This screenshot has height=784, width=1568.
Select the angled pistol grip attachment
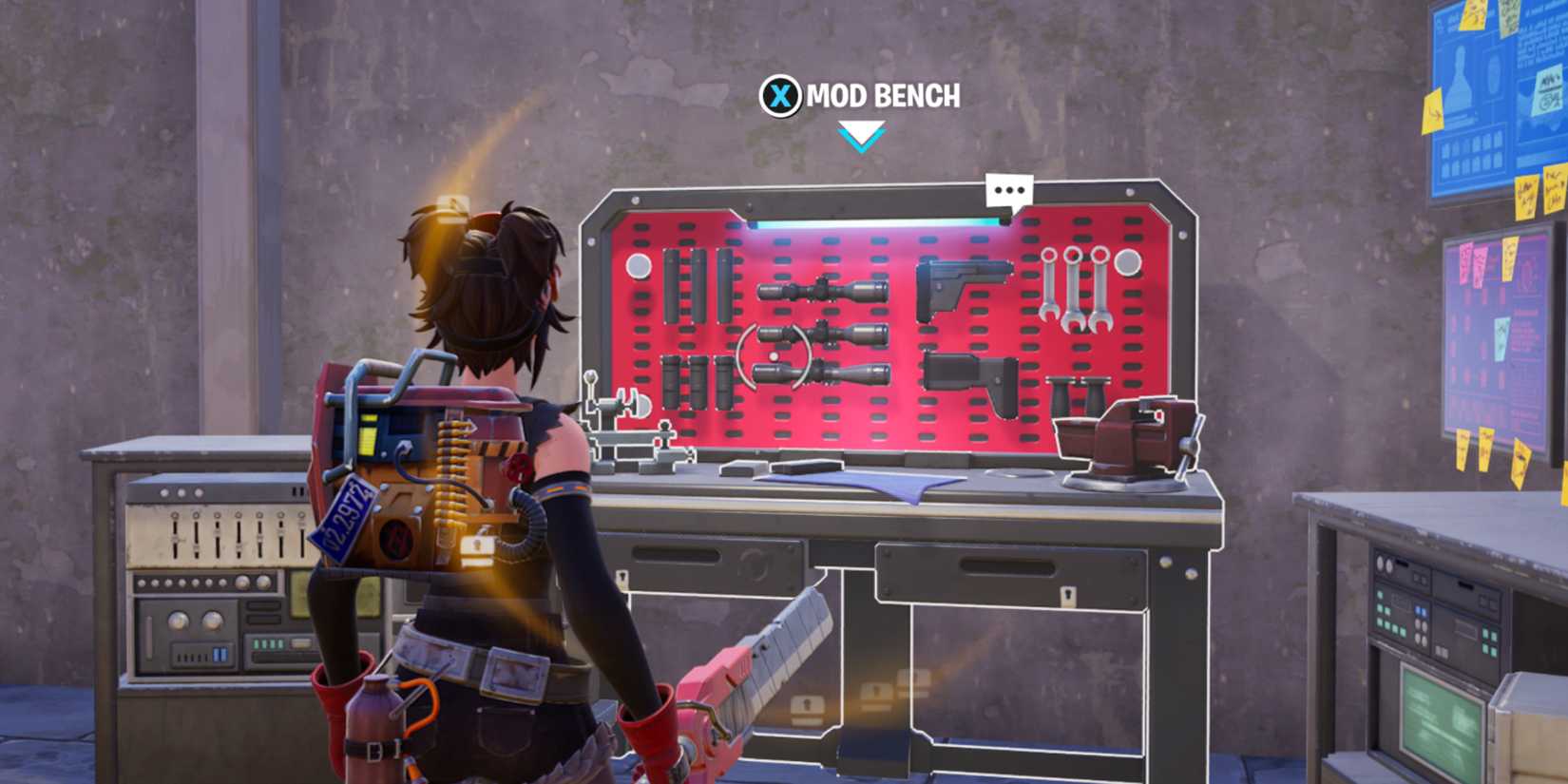click(x=960, y=285)
